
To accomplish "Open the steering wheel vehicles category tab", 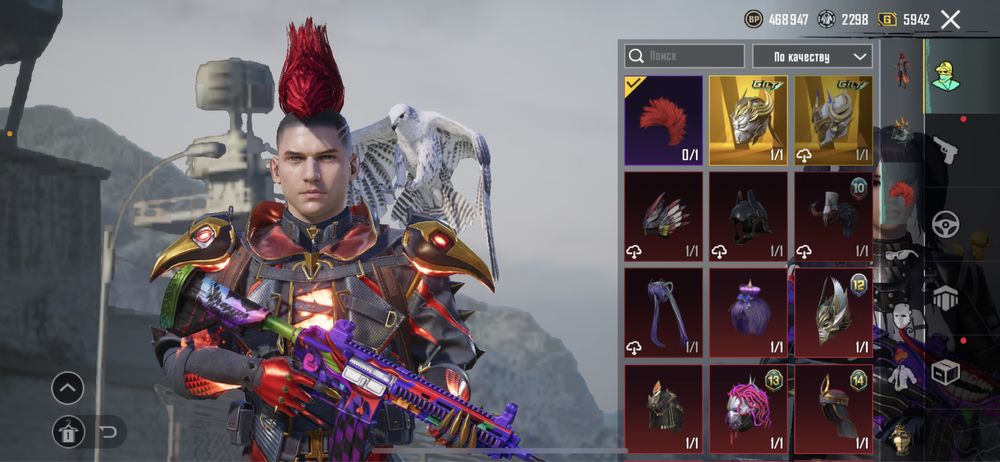I will [945, 223].
